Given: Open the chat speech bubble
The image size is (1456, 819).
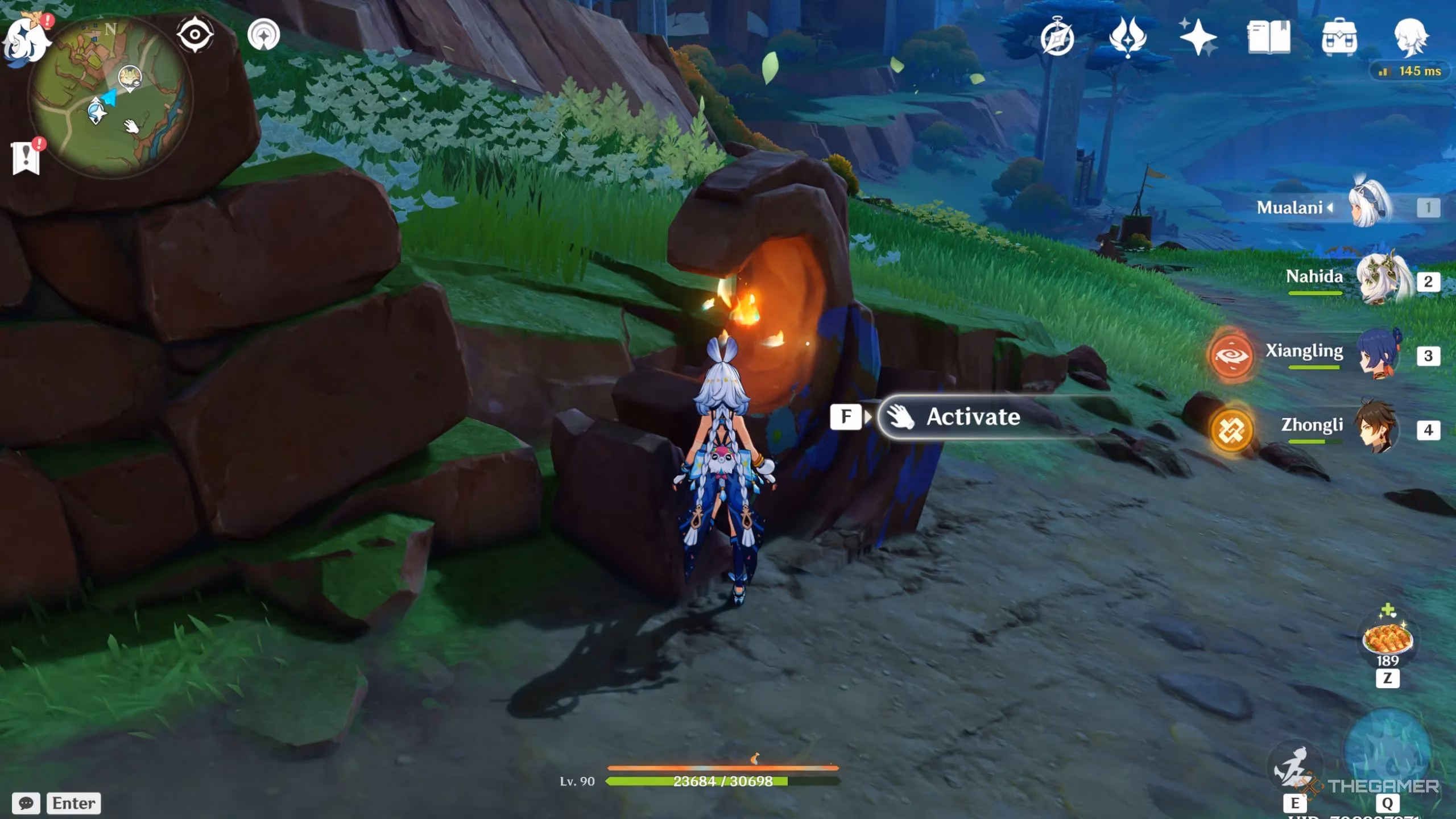Looking at the screenshot, I should 26,803.
